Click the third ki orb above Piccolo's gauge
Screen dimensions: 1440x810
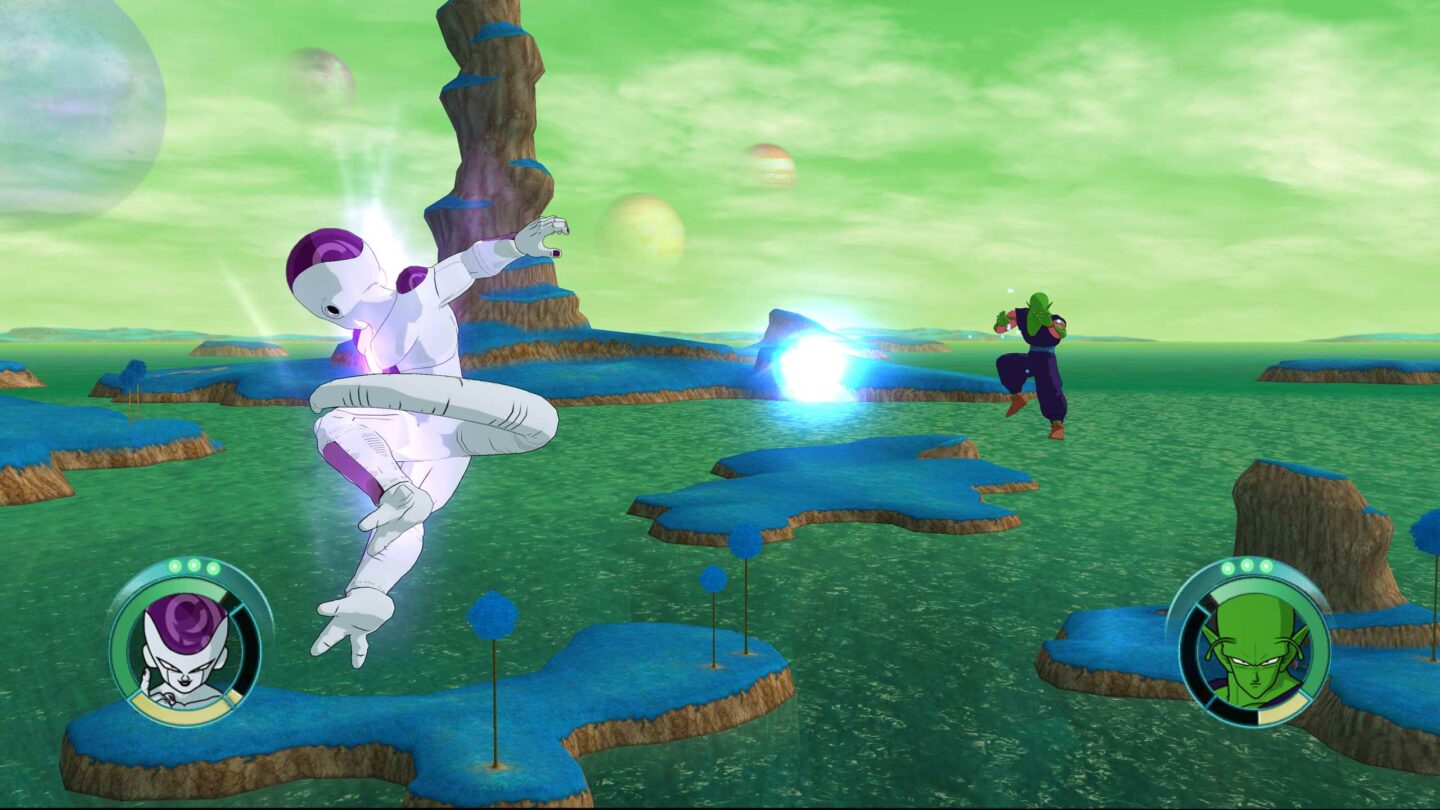point(1265,565)
